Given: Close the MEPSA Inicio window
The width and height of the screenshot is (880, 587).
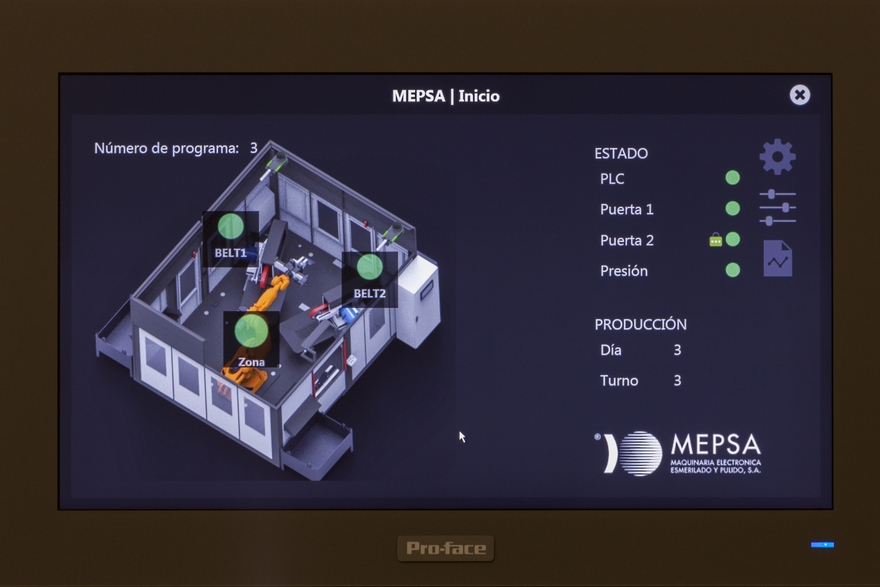Looking at the screenshot, I should tap(799, 95).
